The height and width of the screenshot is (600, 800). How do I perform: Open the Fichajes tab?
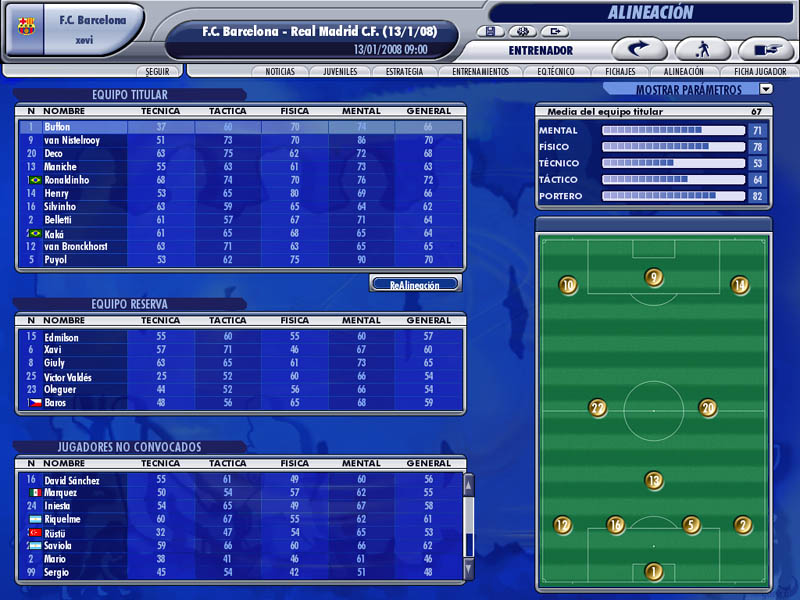pos(620,72)
